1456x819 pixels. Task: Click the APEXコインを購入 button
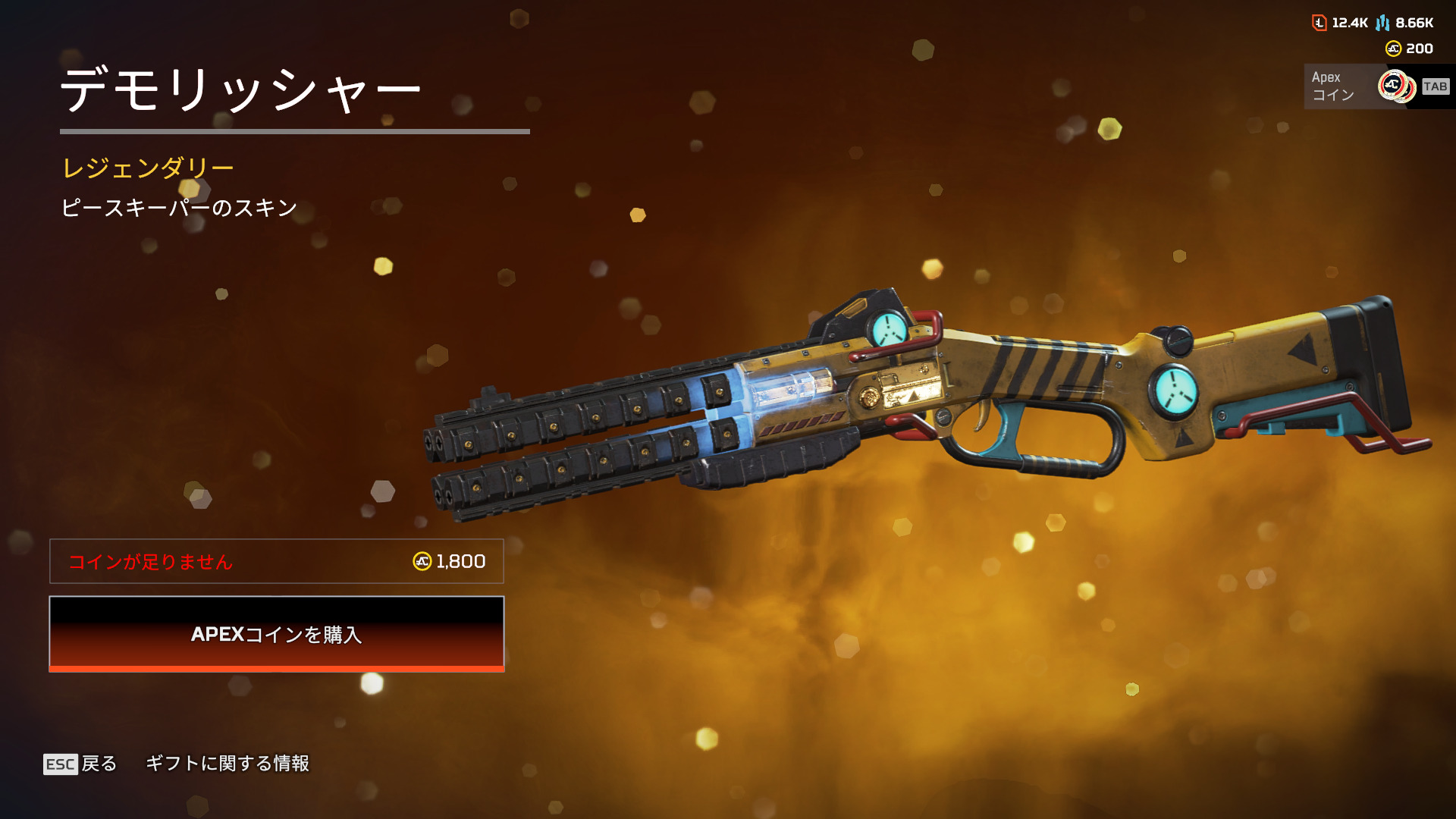(x=277, y=634)
